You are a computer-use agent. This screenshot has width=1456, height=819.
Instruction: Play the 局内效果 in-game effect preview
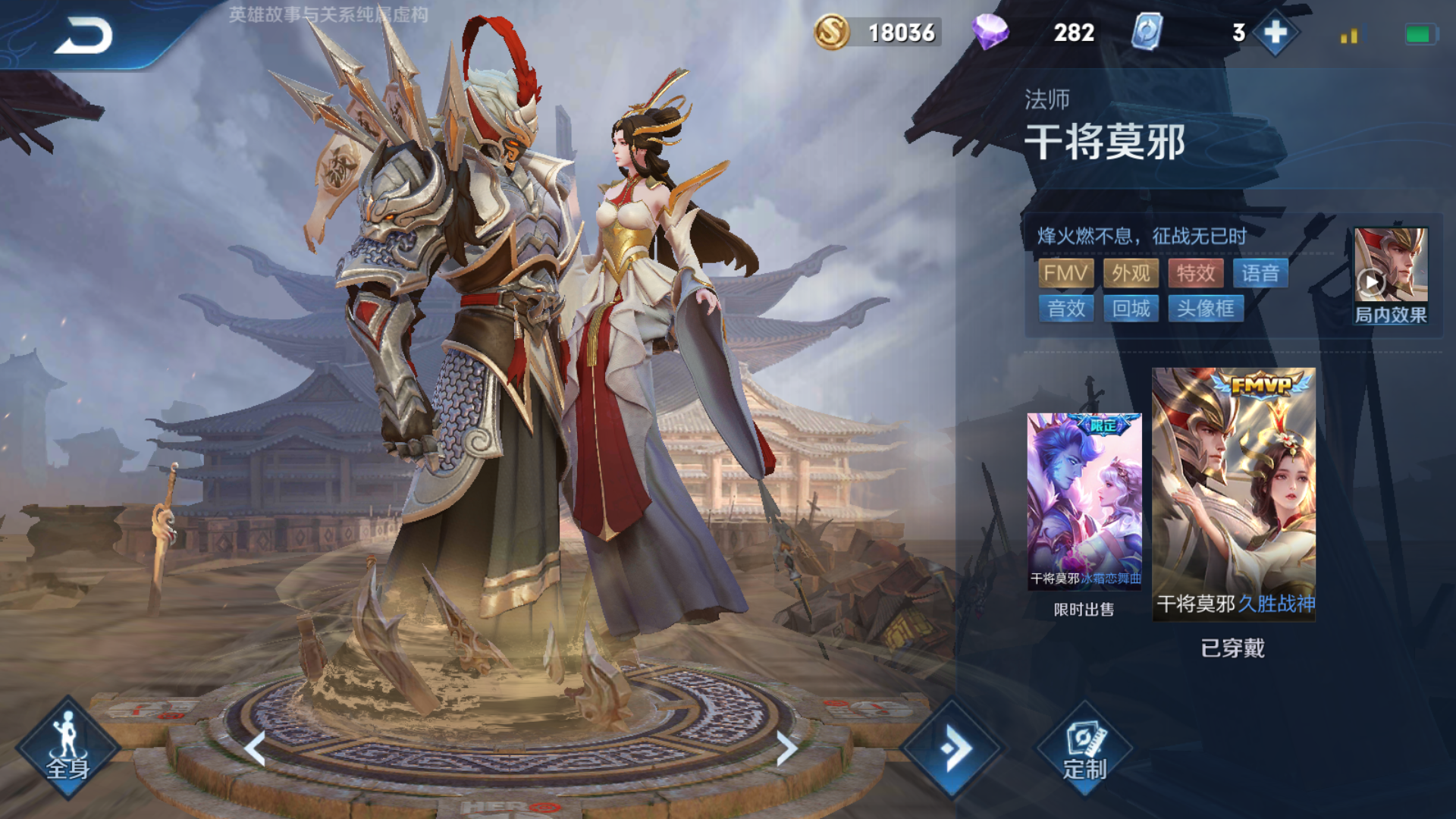pos(1390,275)
